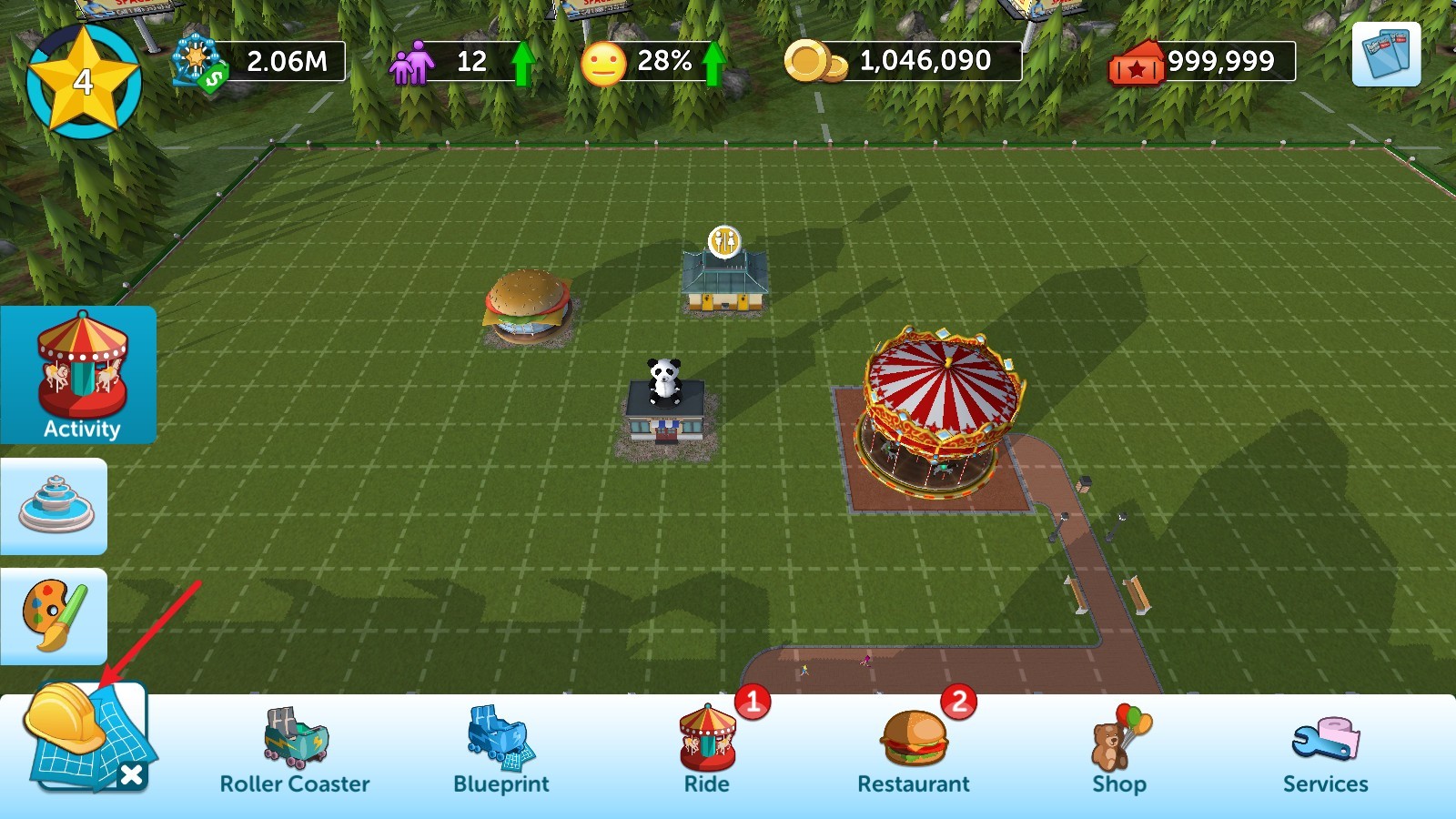The width and height of the screenshot is (1456, 819).
Task: Open the Services category
Action: [x=1326, y=752]
